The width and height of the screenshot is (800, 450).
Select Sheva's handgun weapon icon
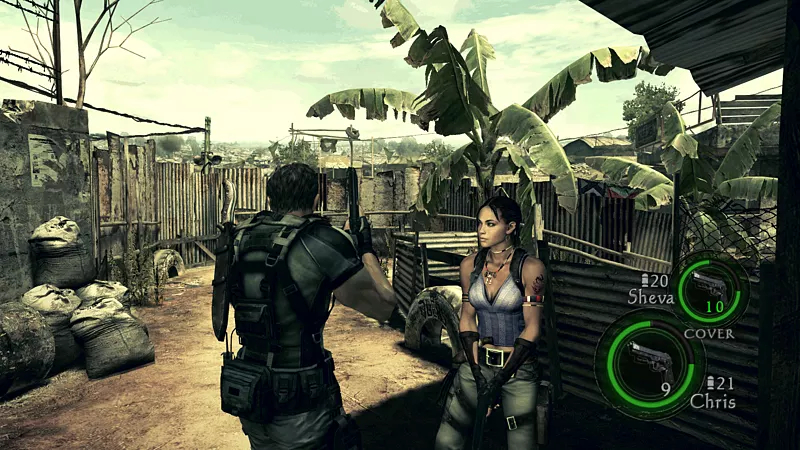(x=712, y=285)
